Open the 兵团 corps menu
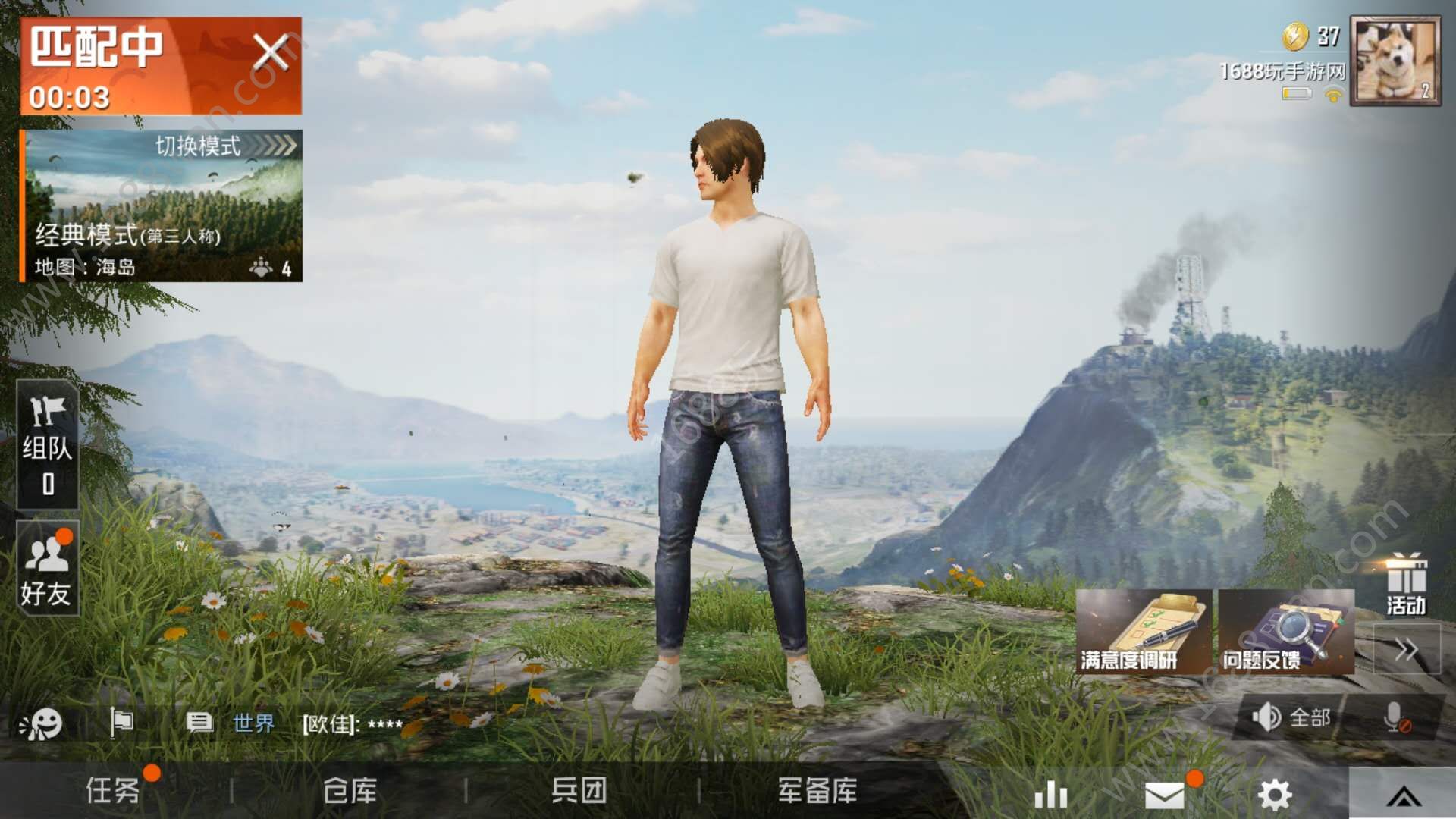The image size is (1456, 819). click(579, 791)
